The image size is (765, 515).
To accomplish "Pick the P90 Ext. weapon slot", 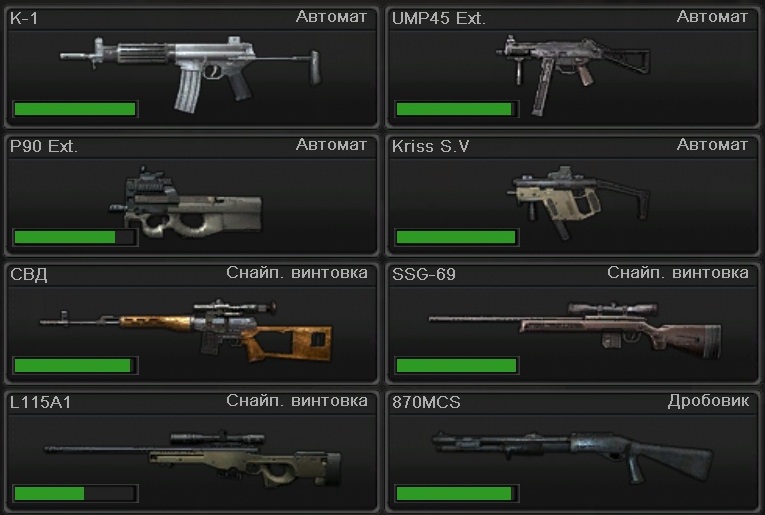I will point(191,196).
